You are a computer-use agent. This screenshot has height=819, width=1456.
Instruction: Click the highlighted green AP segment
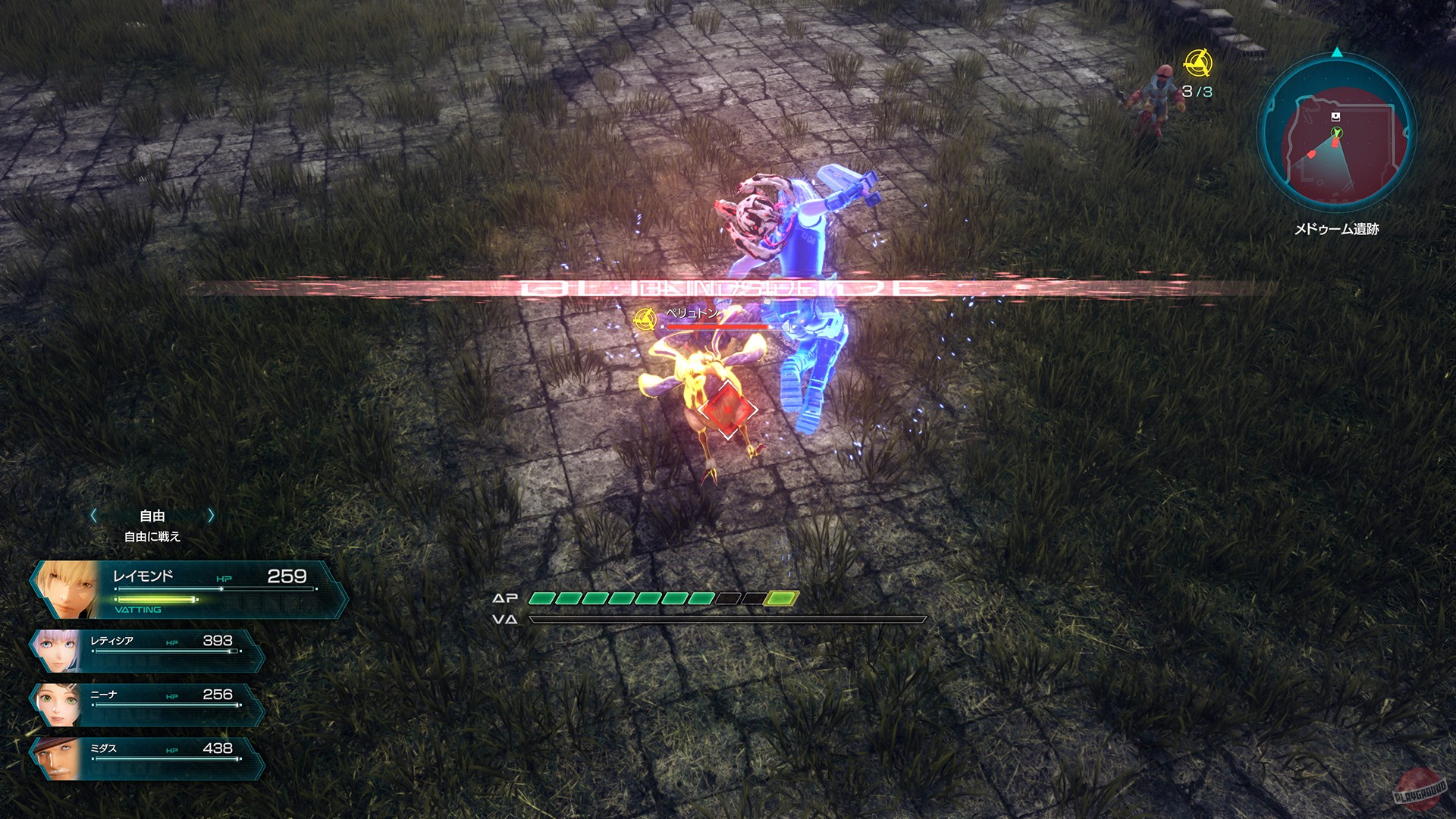point(781,598)
